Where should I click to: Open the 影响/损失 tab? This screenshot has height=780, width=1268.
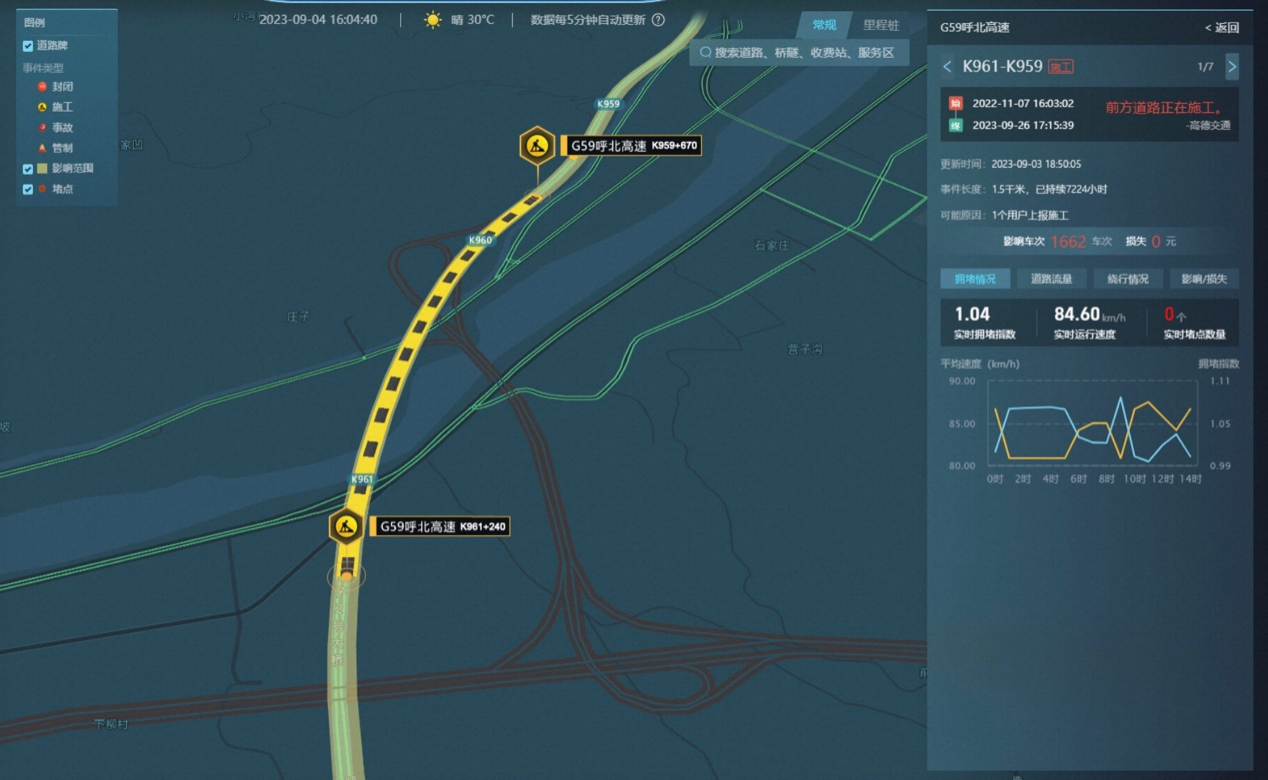1203,279
